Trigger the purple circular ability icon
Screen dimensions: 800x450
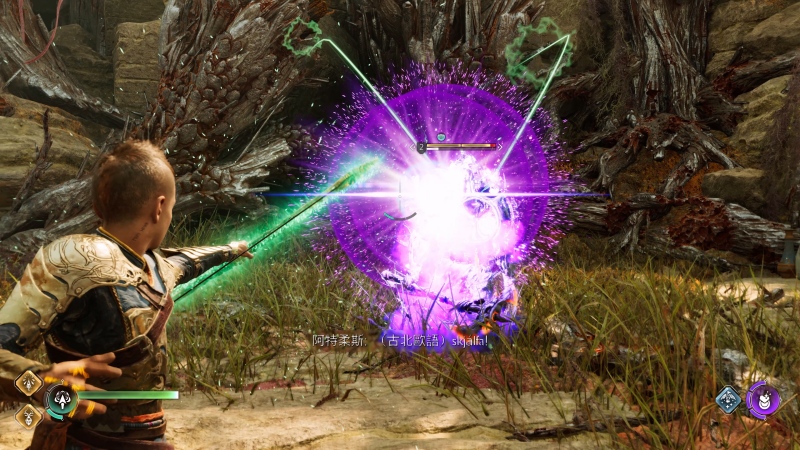click(x=763, y=400)
